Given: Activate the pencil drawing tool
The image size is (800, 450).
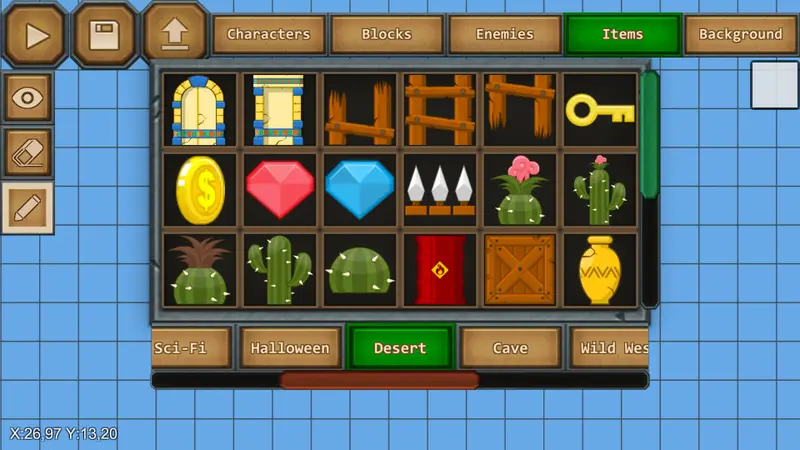Looking at the screenshot, I should (x=28, y=208).
